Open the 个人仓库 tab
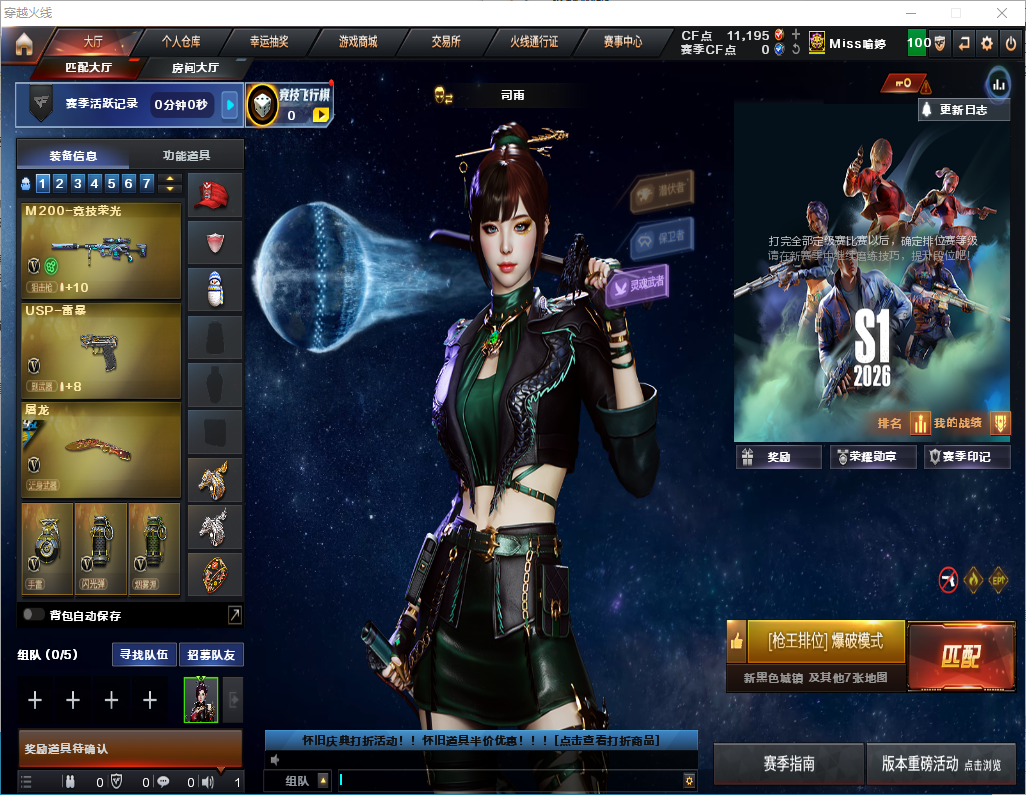The width and height of the screenshot is (1026, 795). click(x=181, y=42)
